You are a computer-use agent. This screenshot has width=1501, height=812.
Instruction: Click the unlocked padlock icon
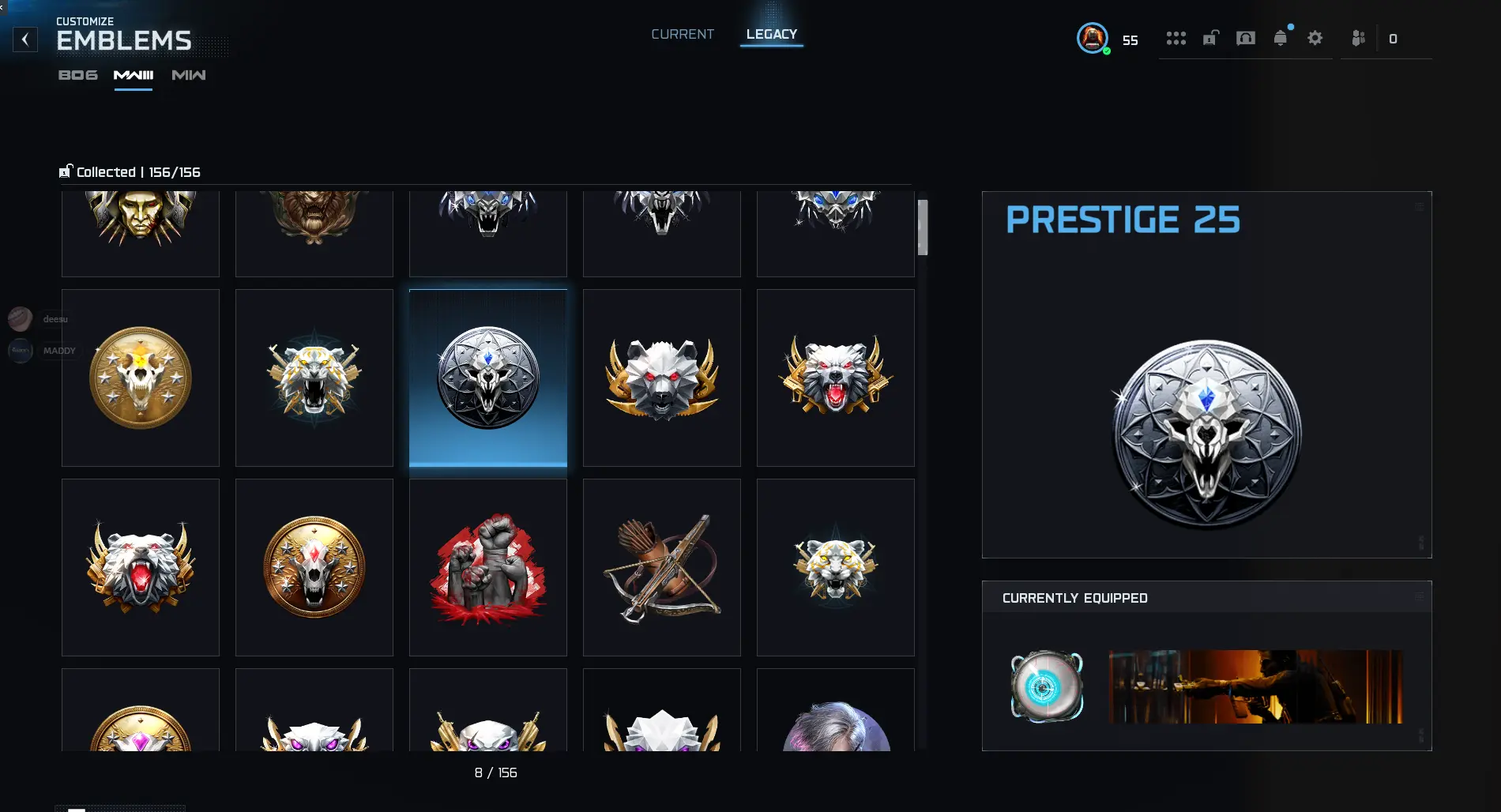click(x=1210, y=38)
